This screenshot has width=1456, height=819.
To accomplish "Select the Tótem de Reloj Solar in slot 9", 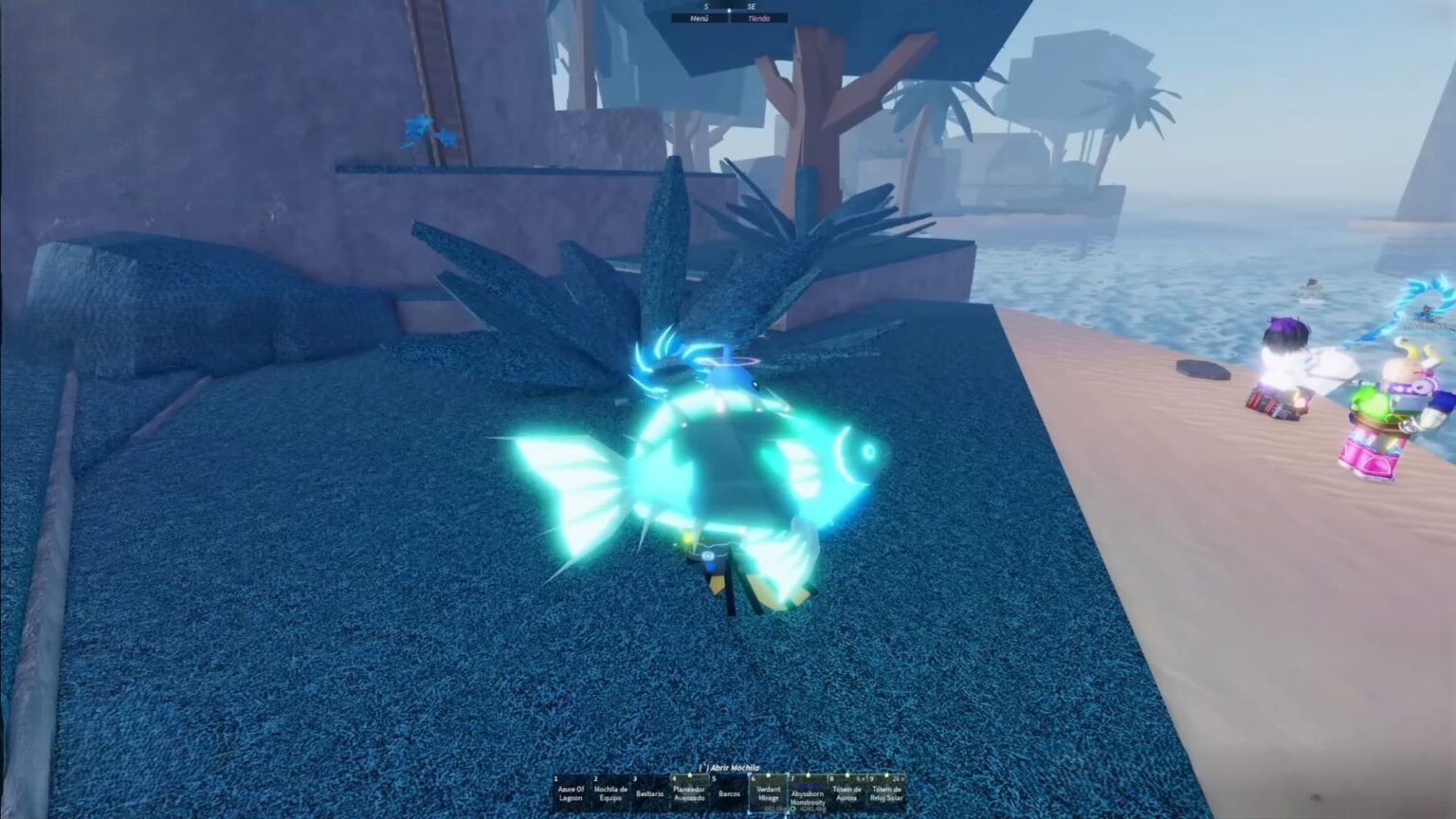I will click(887, 793).
